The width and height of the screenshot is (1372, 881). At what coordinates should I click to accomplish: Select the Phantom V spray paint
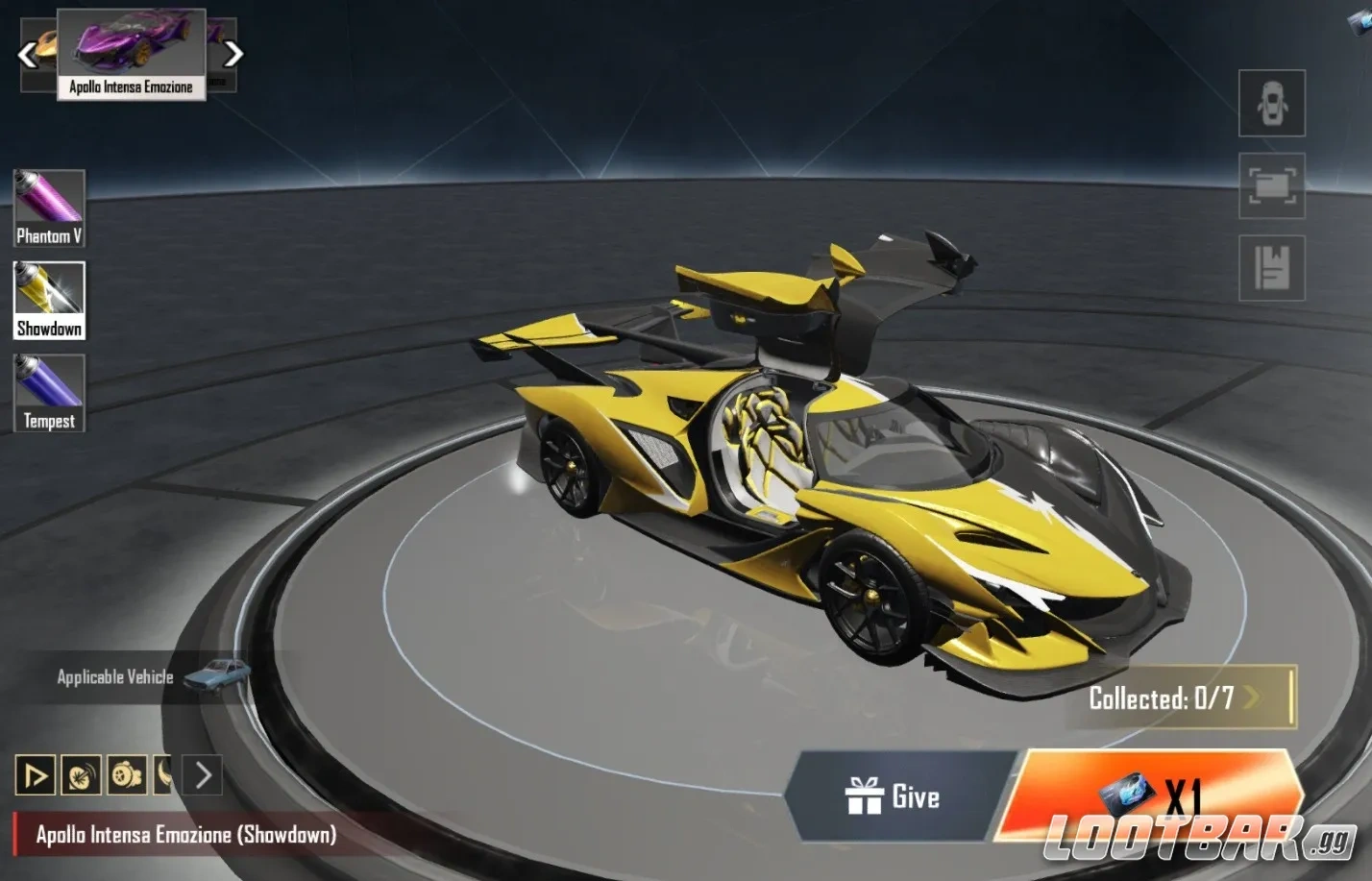coord(48,207)
